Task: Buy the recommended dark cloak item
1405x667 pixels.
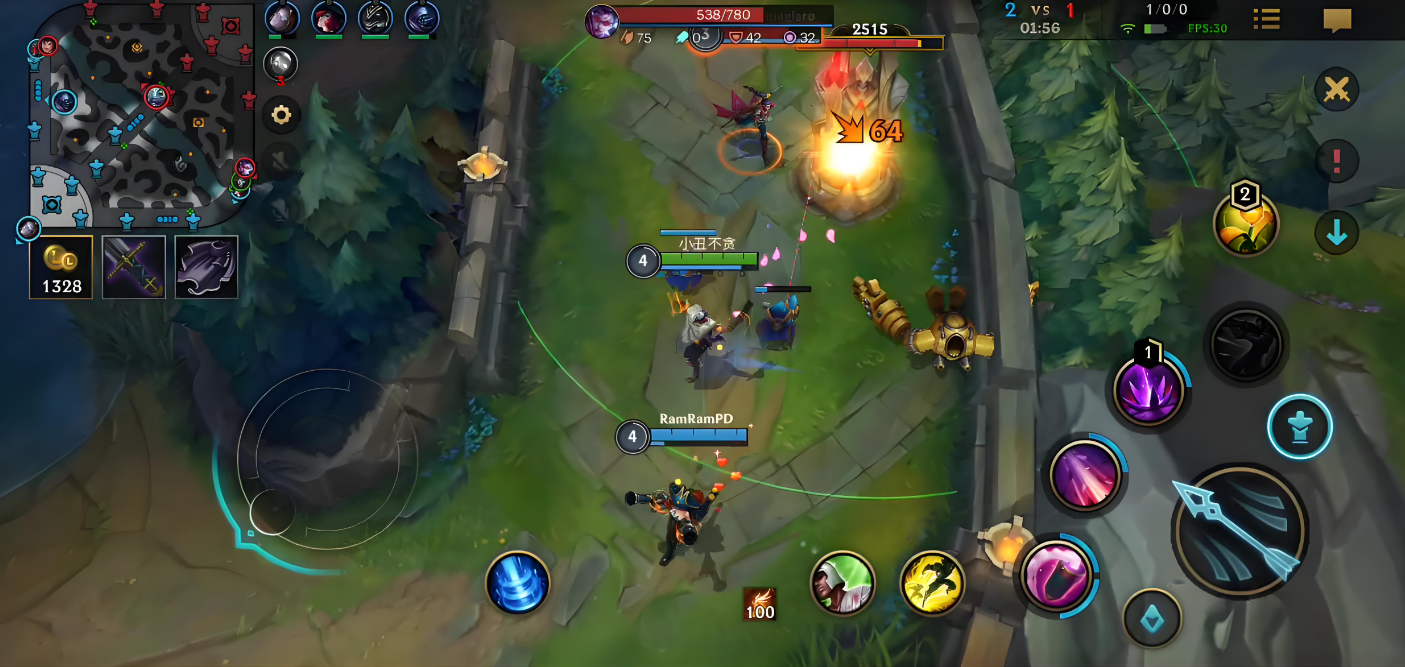Action: tap(207, 267)
